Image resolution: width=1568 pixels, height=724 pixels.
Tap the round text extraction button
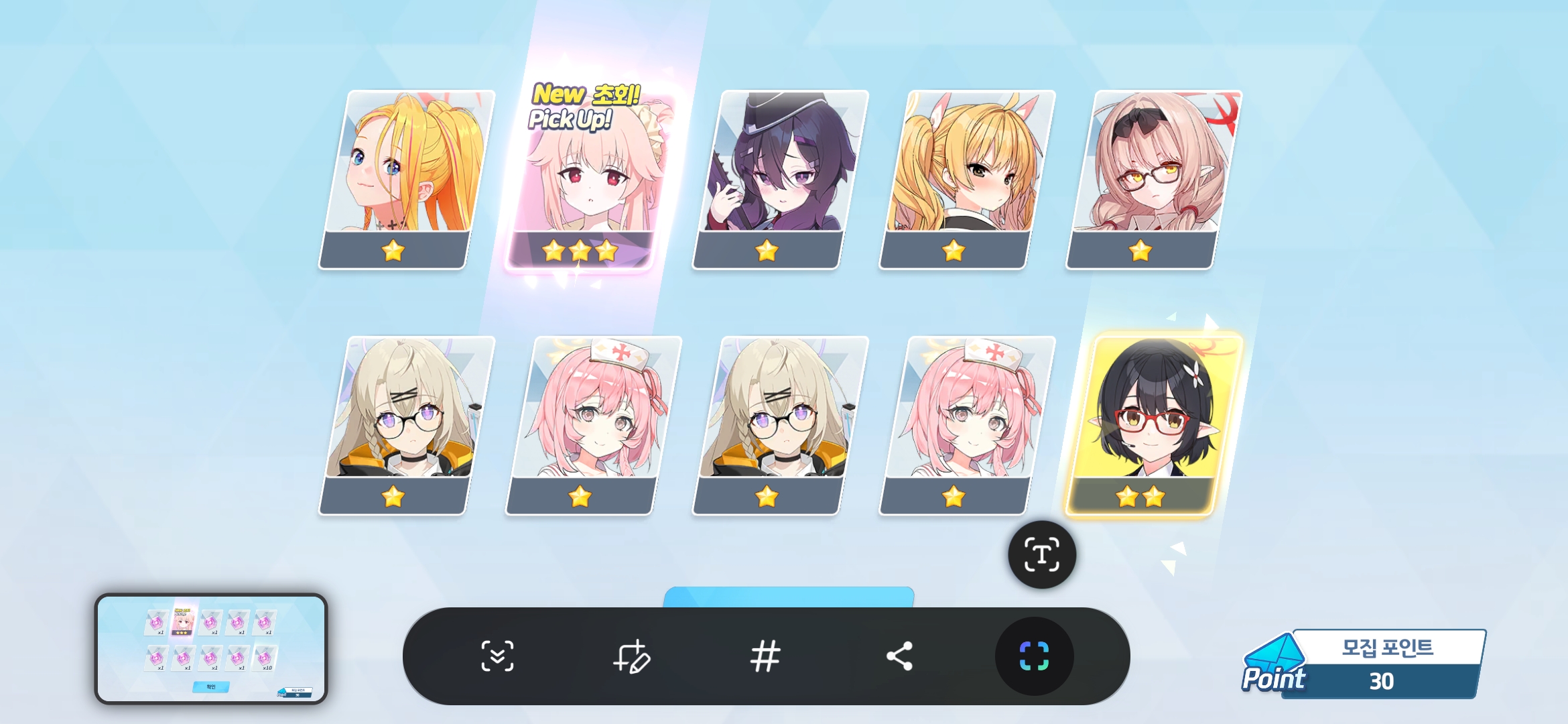(1042, 555)
